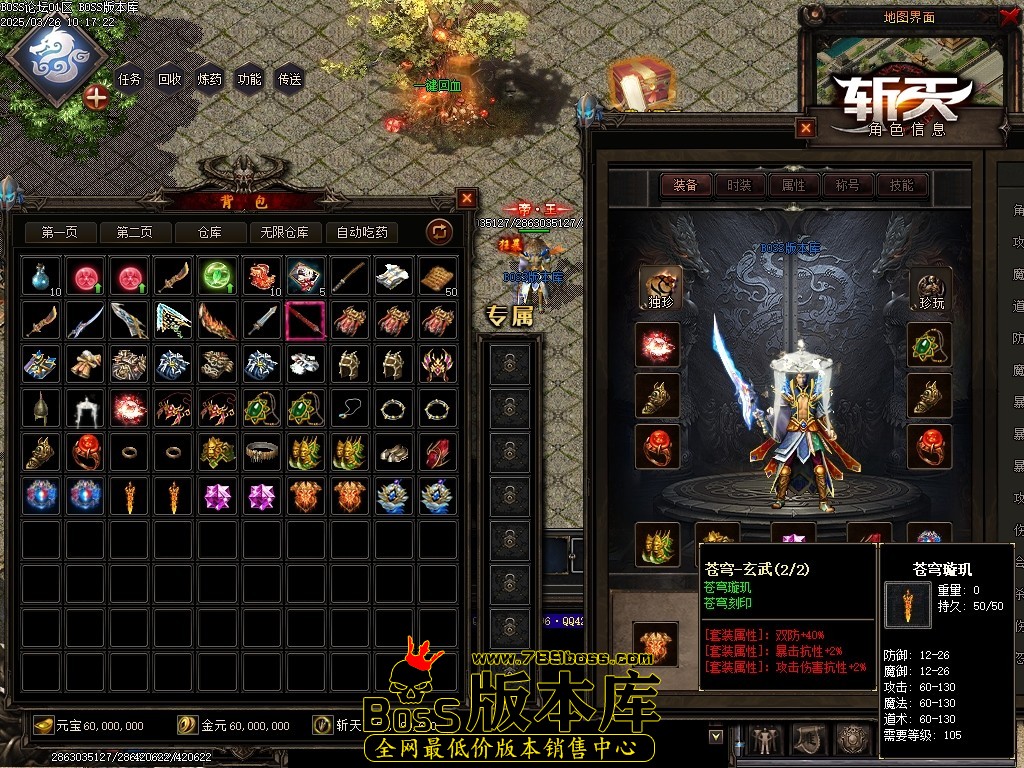Screen dimensions: 1024x768
Task: Select the highlighted red staff item
Action: pyautogui.click(x=306, y=320)
